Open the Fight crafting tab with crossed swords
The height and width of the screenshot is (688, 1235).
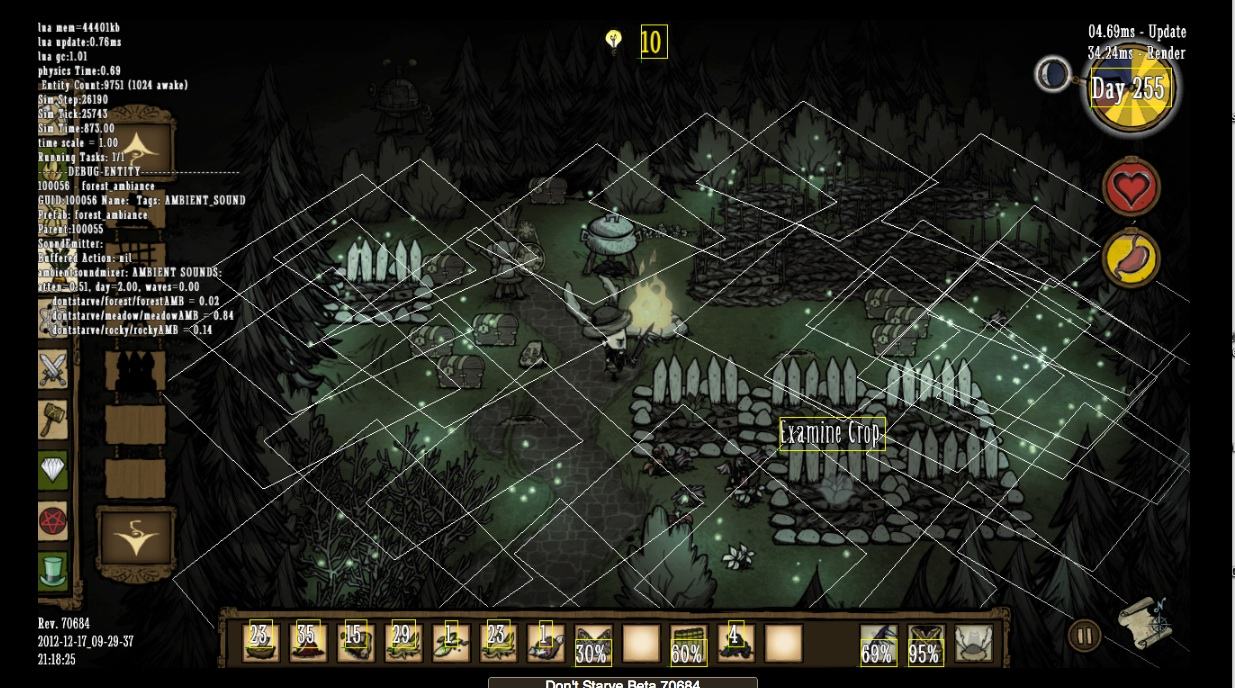click(x=53, y=370)
